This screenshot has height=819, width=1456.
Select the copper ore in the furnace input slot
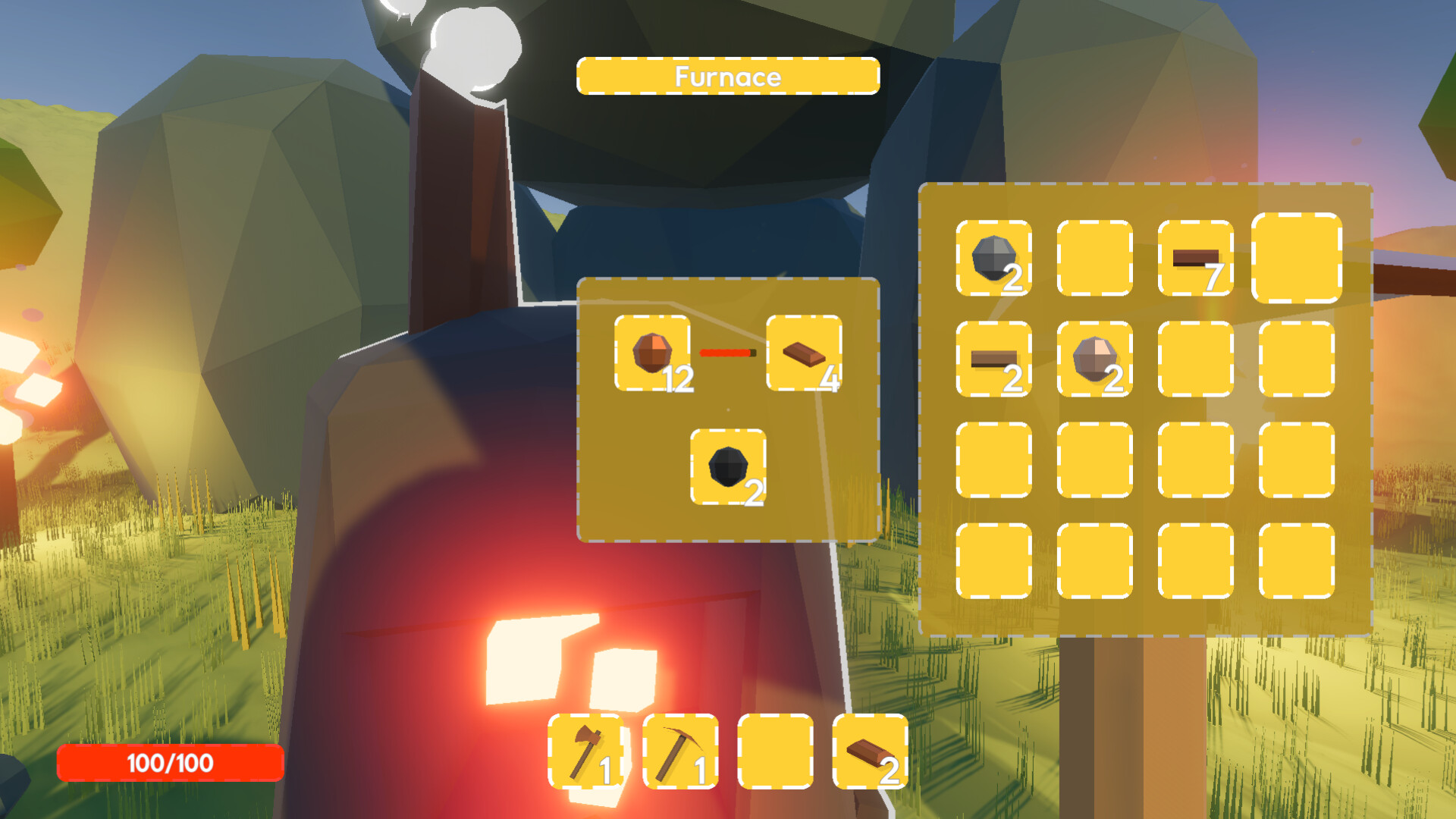[x=651, y=353]
